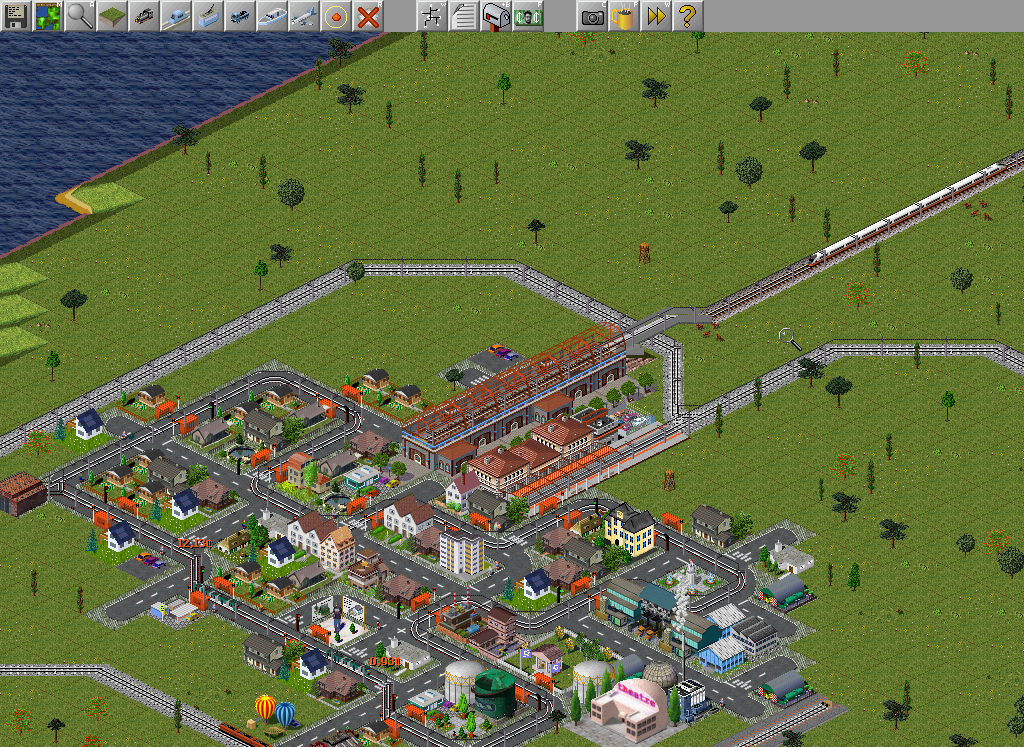Open help with the question mark
1024x747 pixels.
click(x=688, y=16)
